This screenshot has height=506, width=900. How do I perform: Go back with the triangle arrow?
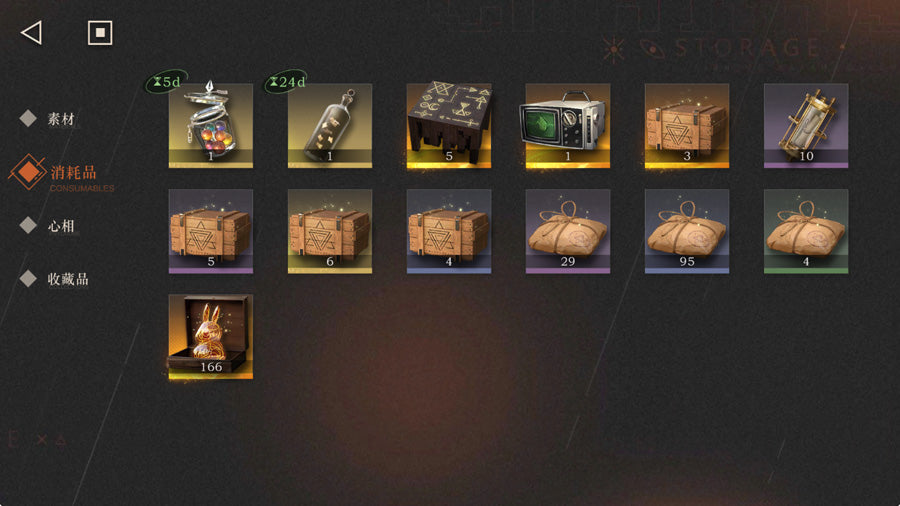tap(31, 33)
